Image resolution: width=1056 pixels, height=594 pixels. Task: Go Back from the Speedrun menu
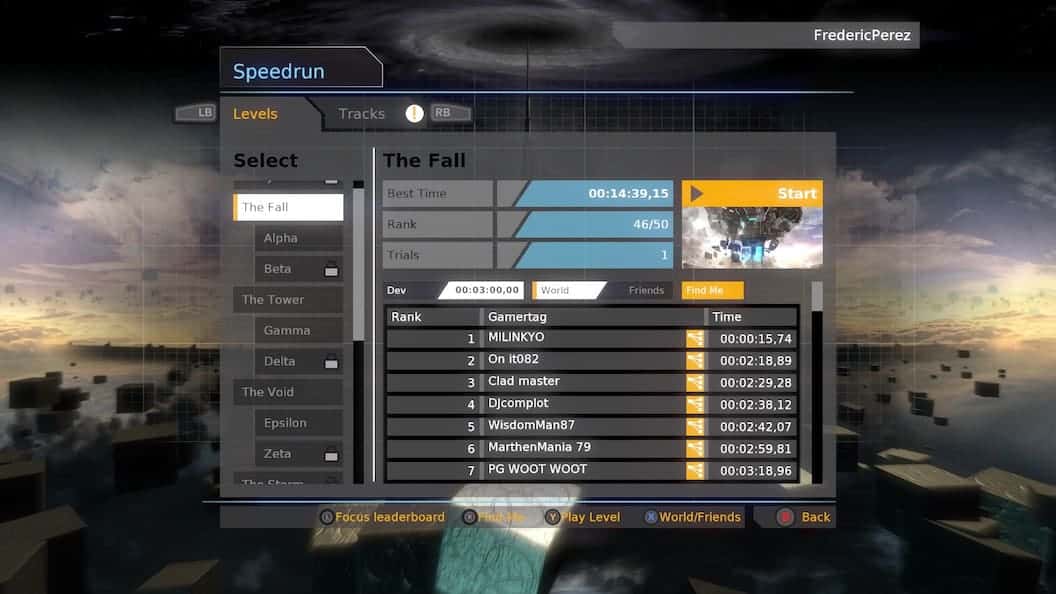click(x=804, y=517)
